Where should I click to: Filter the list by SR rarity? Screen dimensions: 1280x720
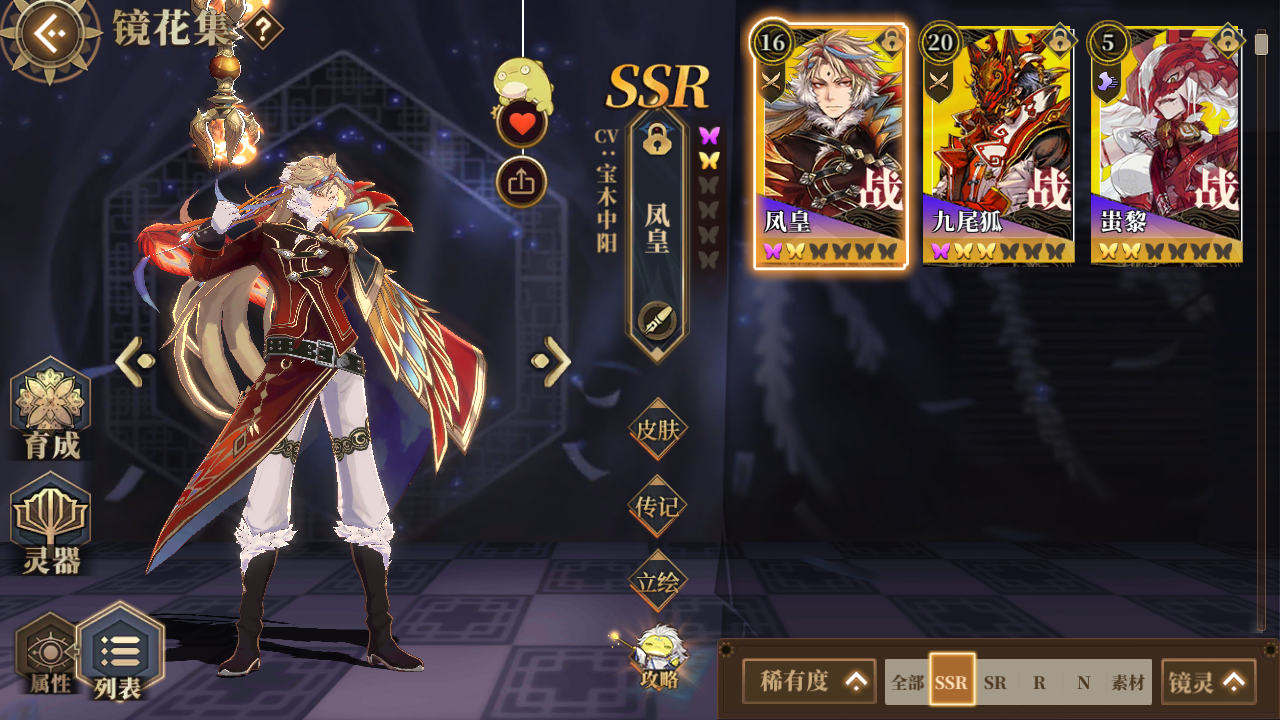pyautogui.click(x=995, y=683)
